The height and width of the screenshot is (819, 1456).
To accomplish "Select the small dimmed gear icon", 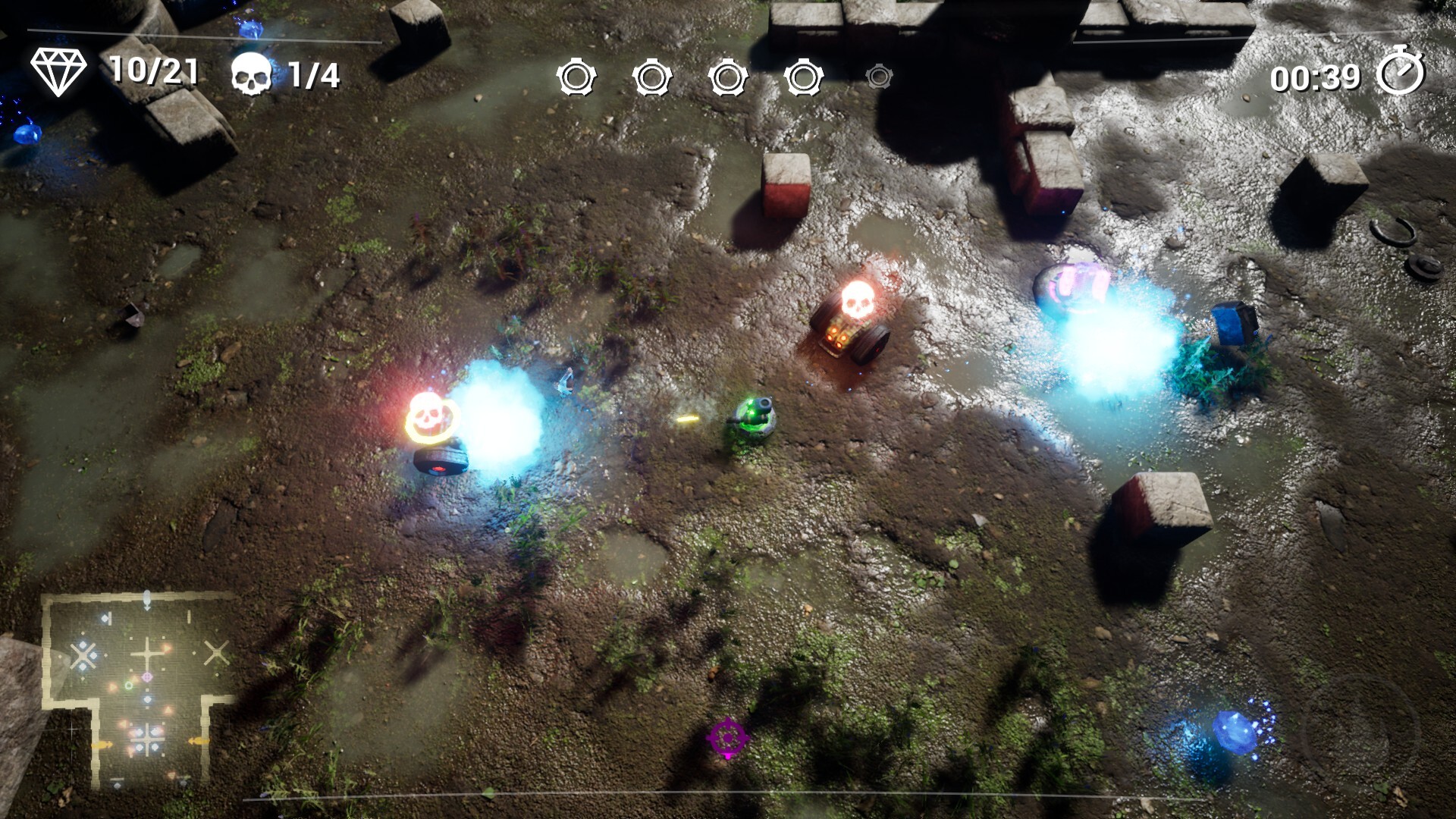I will coord(879,77).
